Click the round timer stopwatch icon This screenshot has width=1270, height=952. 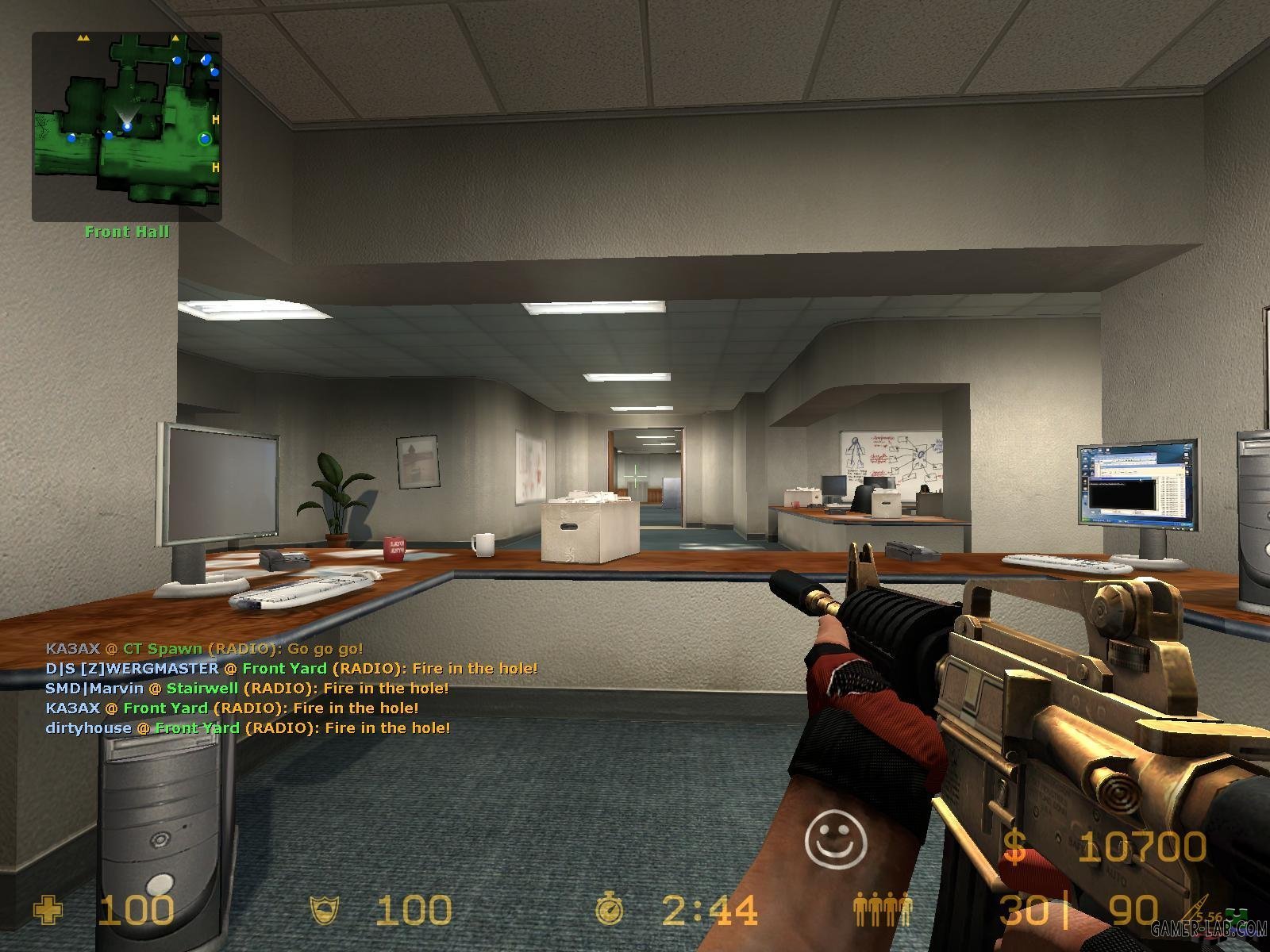point(610,910)
